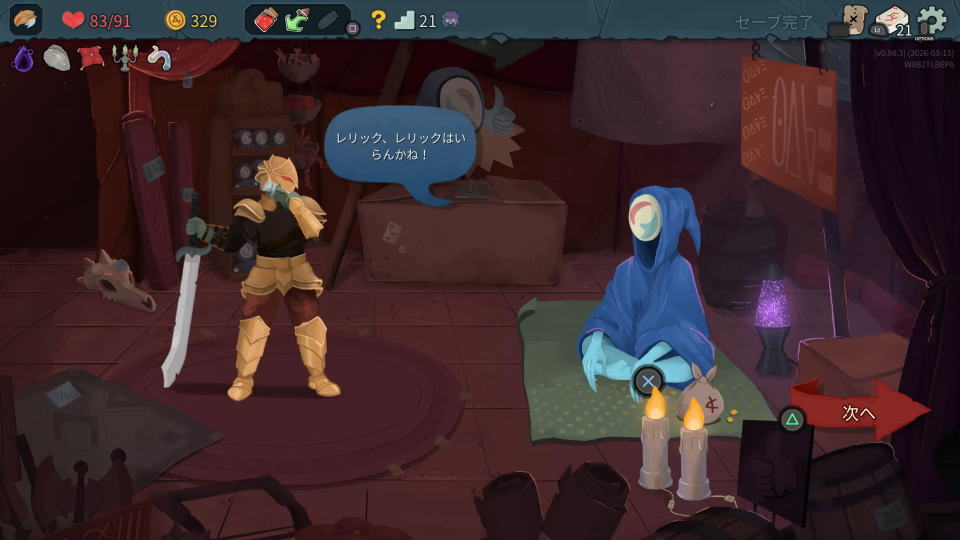Select the red jar potion
The height and width of the screenshot is (540, 960).
click(x=266, y=20)
